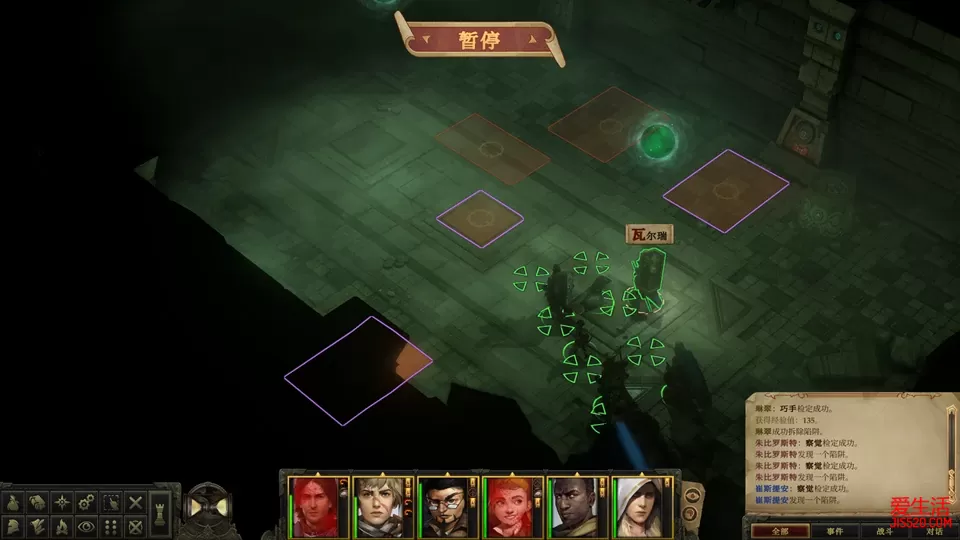Open the campfire rest icon
960x540 pixels.
pyautogui.click(x=61, y=526)
